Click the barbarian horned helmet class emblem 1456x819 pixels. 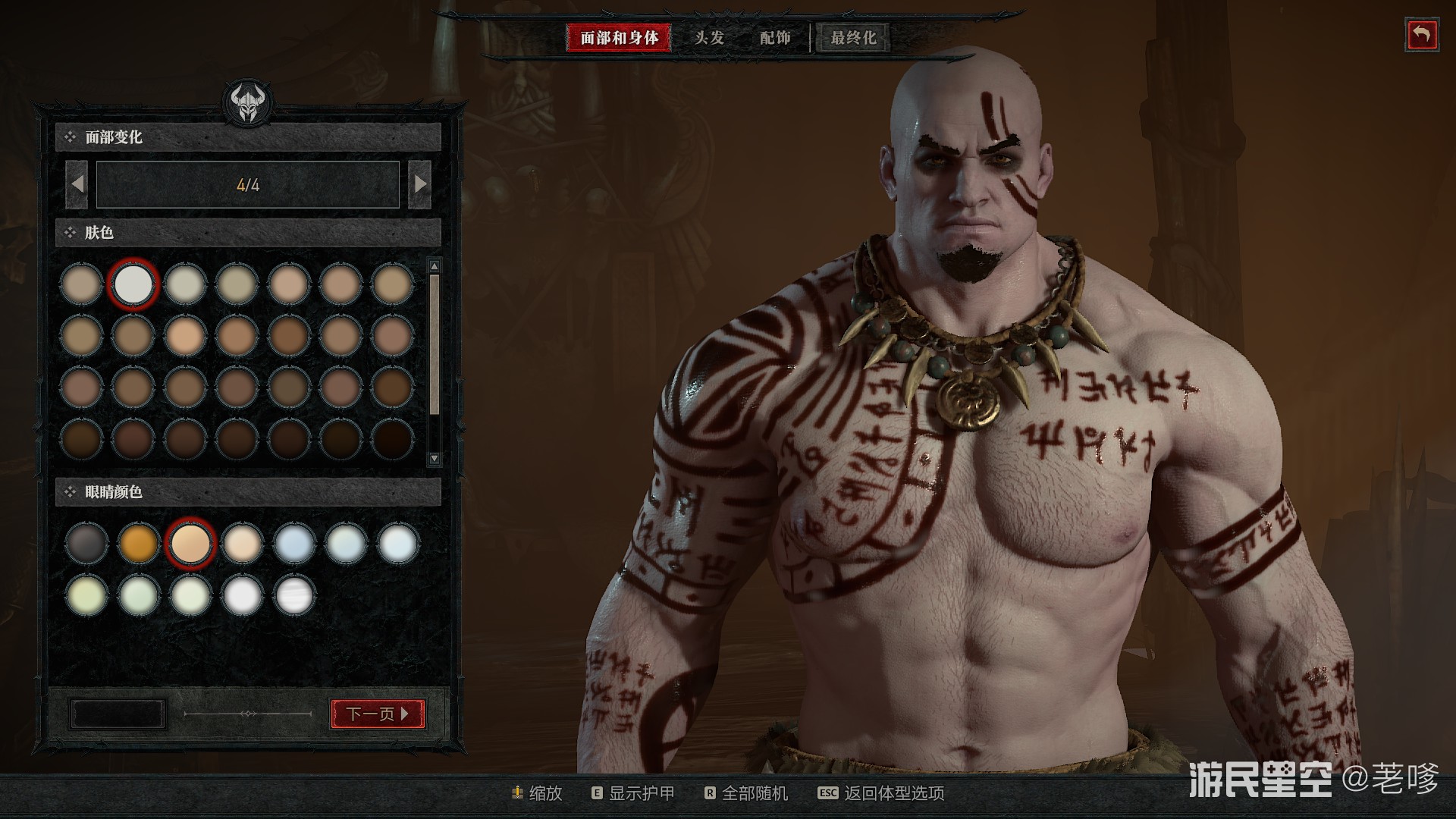247,102
